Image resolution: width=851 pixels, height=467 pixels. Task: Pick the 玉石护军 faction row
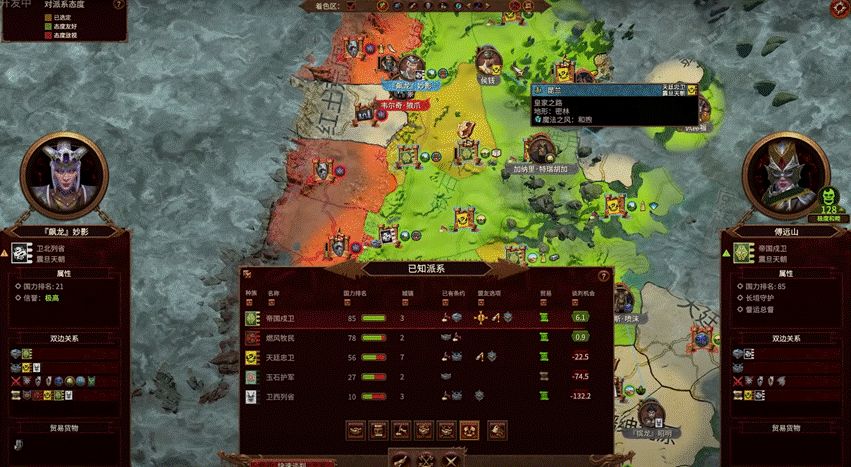[x=300, y=377]
